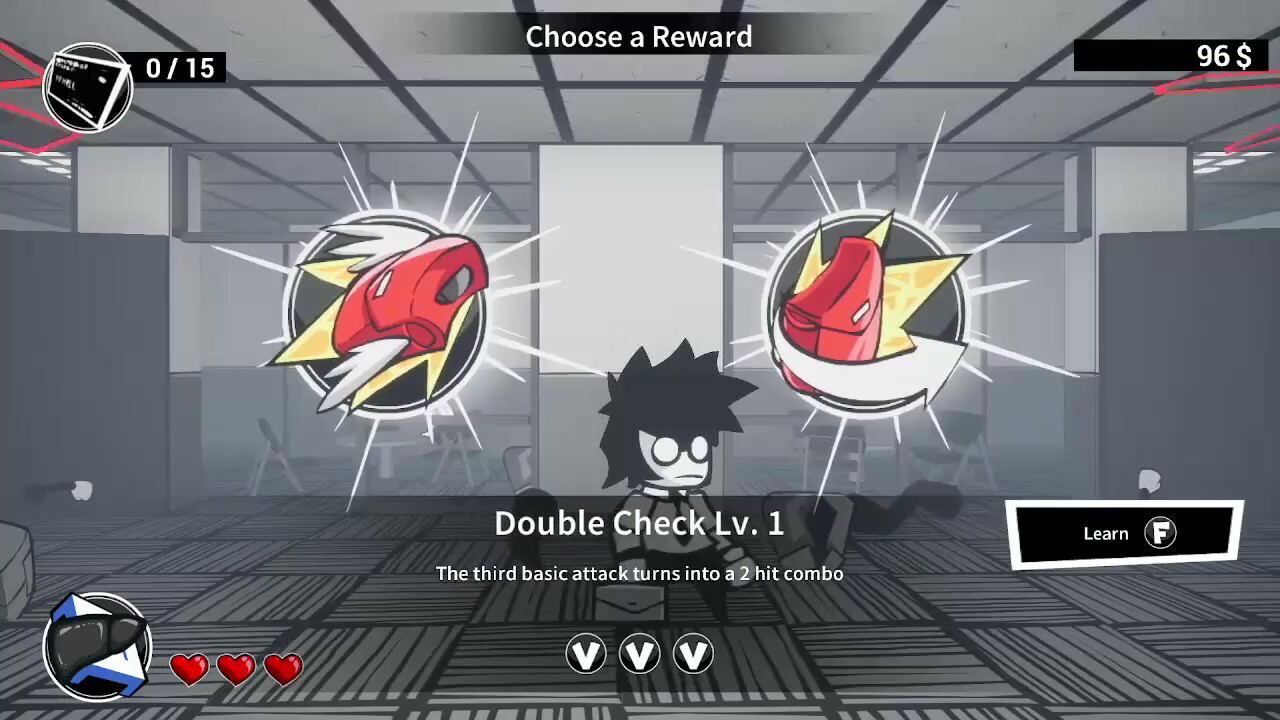Select the first heart in the health display
Viewport: 1280px width, 720px height.
[189, 668]
